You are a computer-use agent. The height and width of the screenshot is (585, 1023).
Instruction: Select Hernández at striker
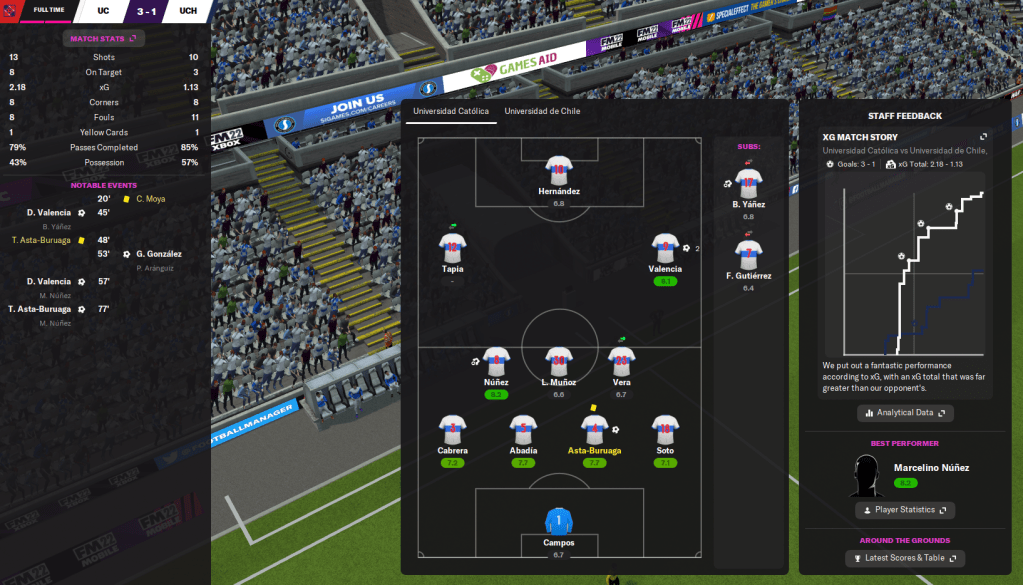[x=558, y=169]
